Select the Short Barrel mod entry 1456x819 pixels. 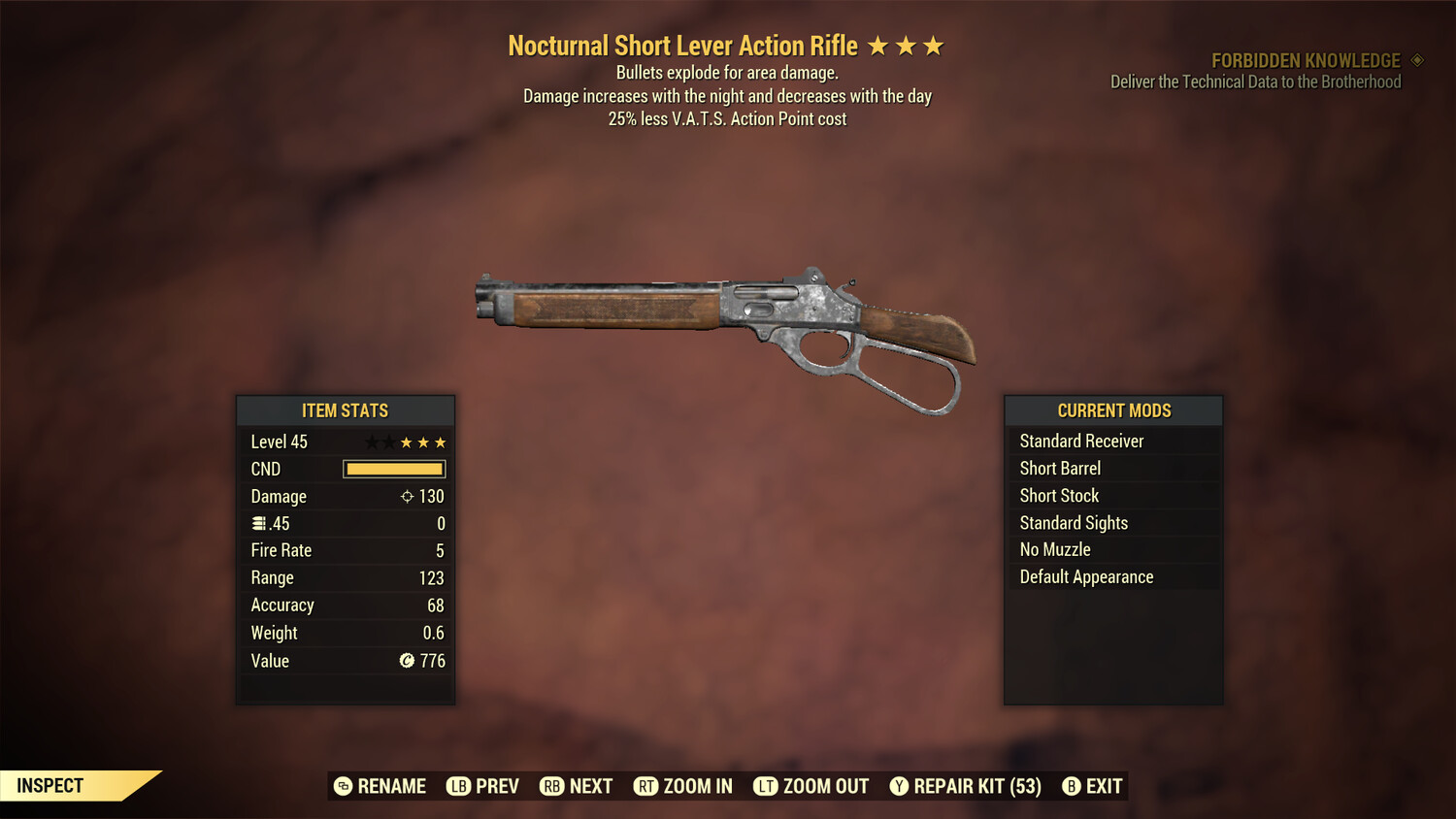pyautogui.click(x=1059, y=468)
